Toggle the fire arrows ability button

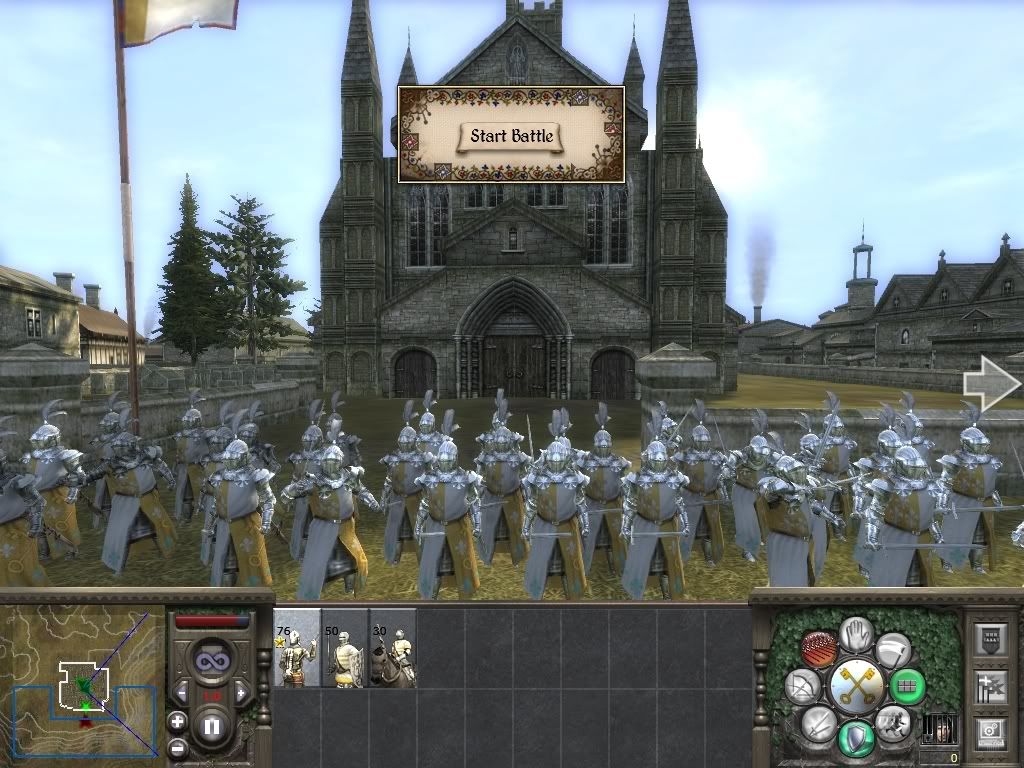pyautogui.click(x=820, y=650)
